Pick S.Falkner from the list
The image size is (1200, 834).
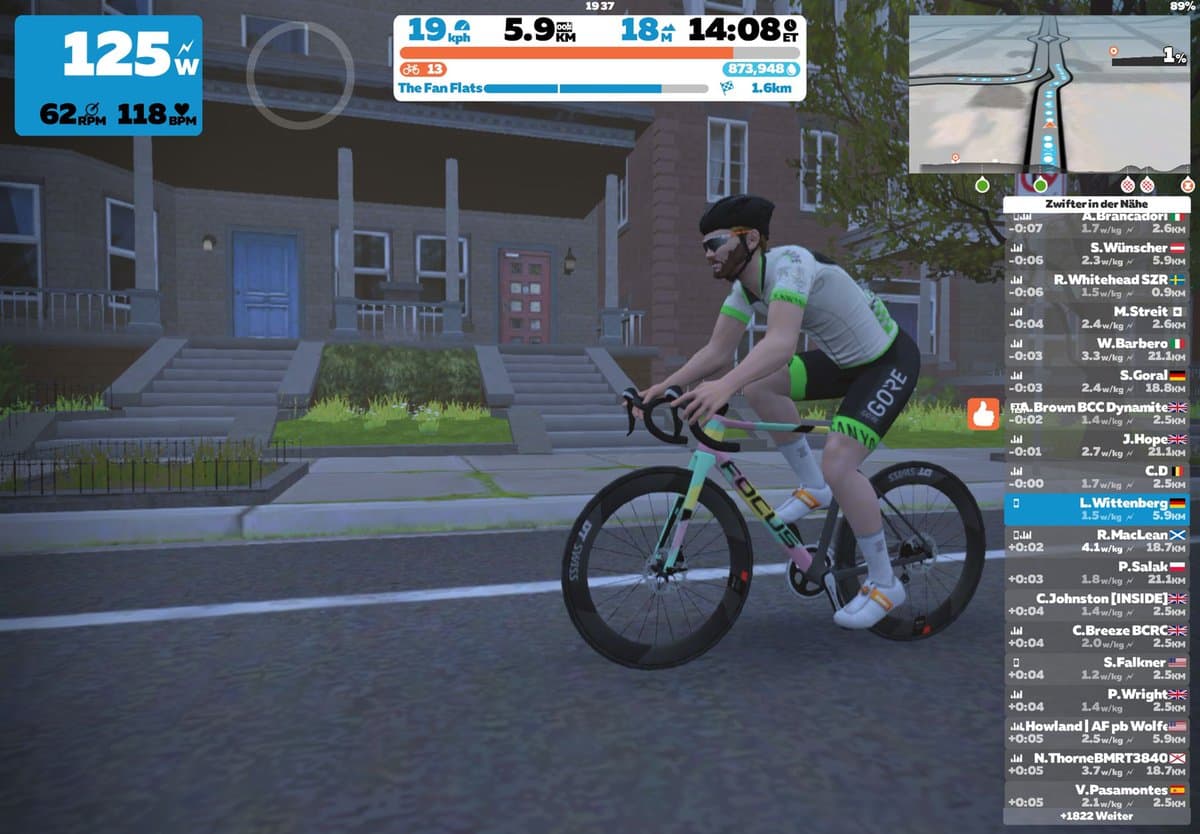[1099, 669]
